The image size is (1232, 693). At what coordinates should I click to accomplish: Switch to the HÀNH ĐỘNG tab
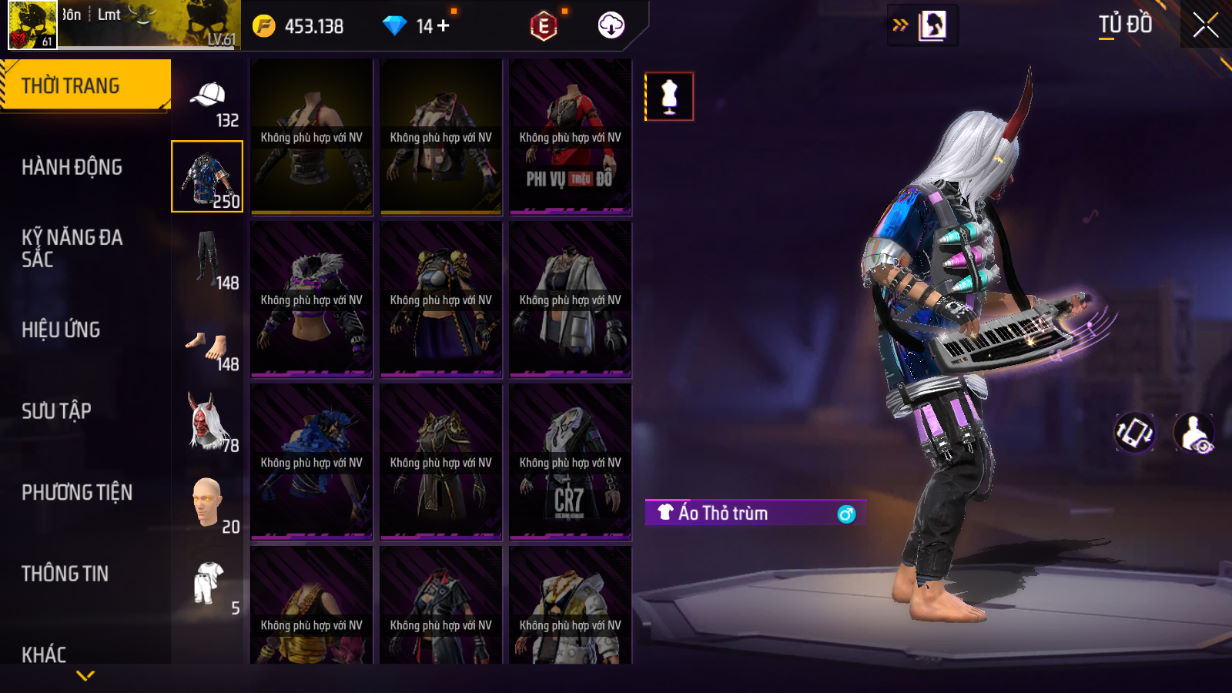point(72,167)
